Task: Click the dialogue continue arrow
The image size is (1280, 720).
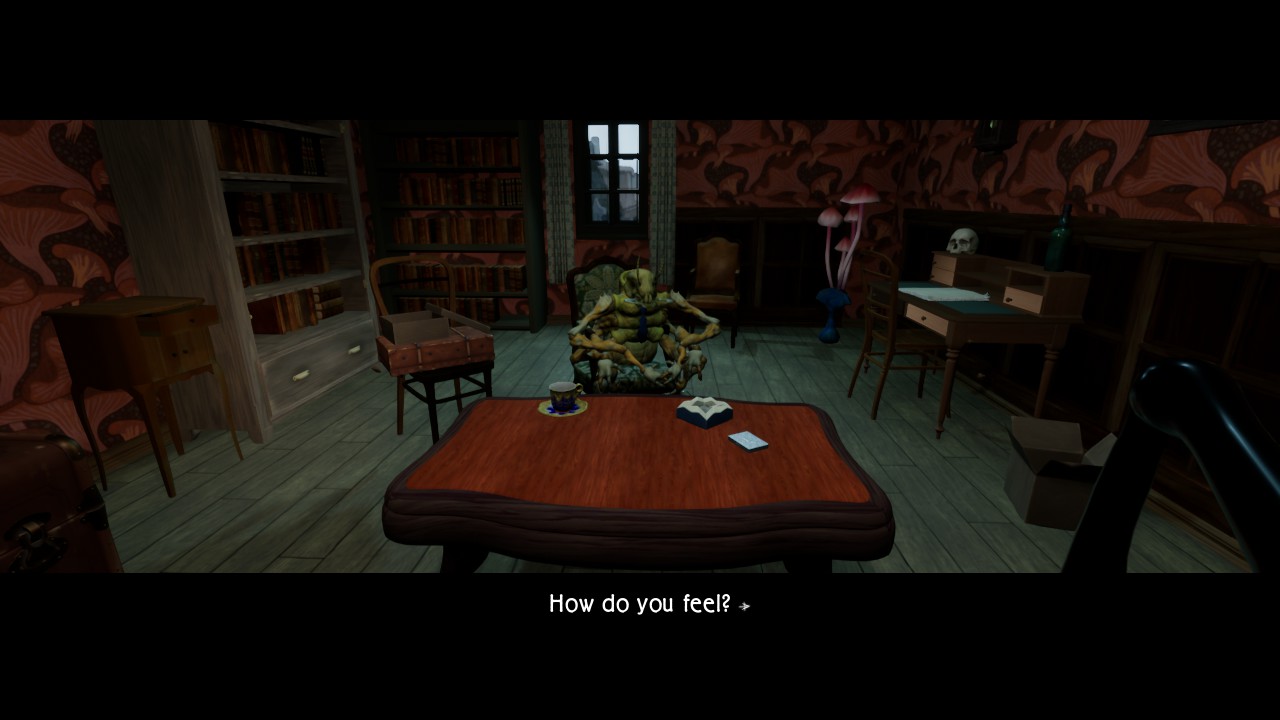Action: click(x=744, y=606)
